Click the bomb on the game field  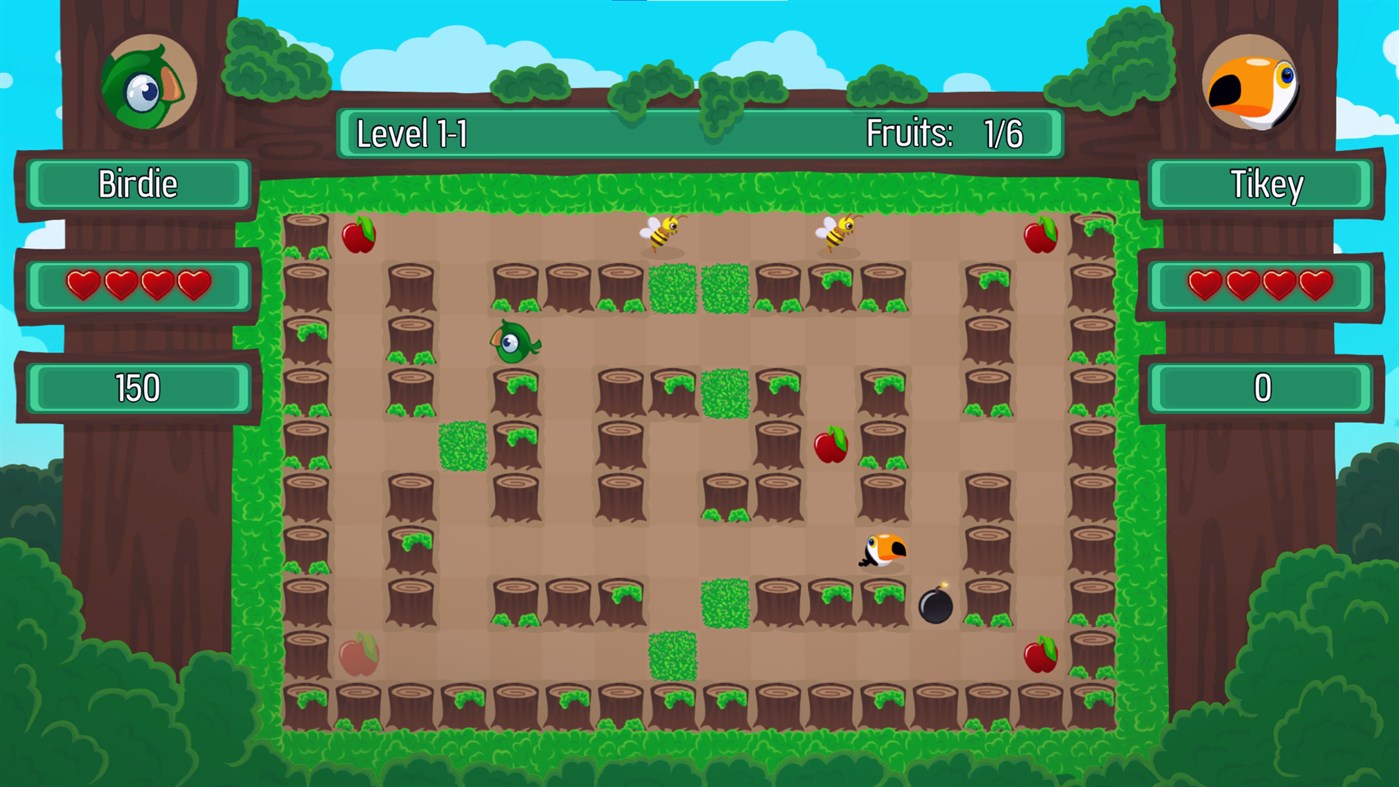click(935, 603)
